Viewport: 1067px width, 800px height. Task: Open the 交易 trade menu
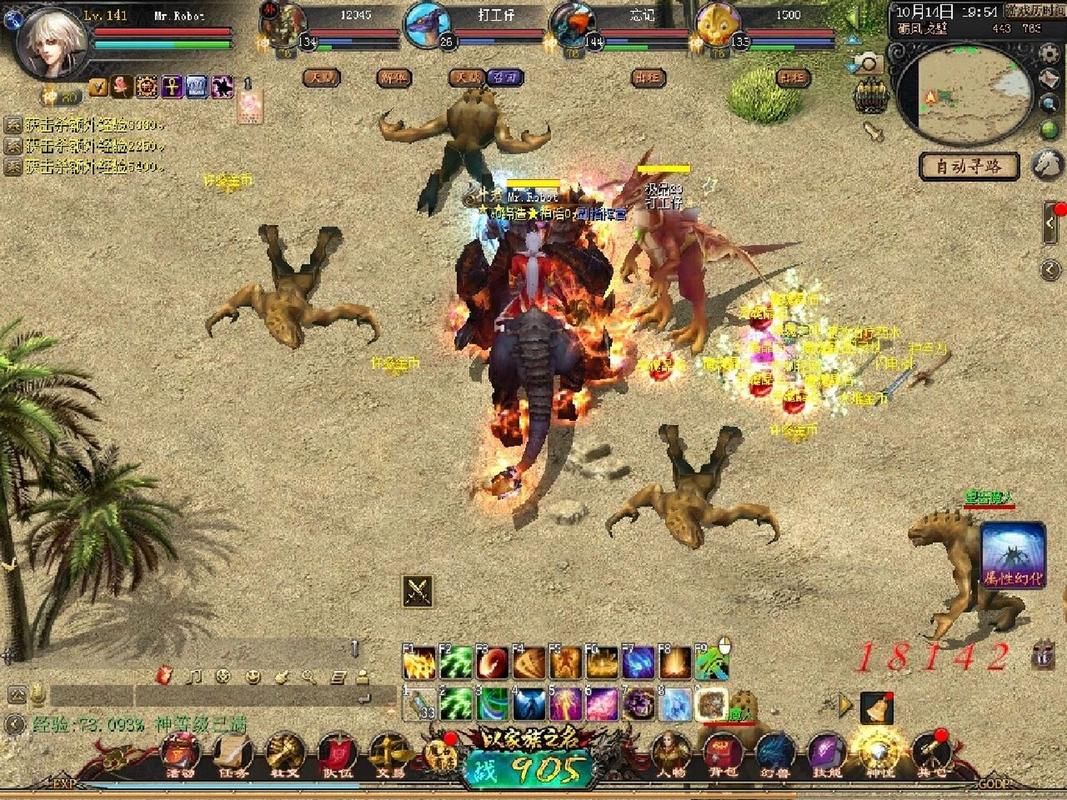pos(388,755)
